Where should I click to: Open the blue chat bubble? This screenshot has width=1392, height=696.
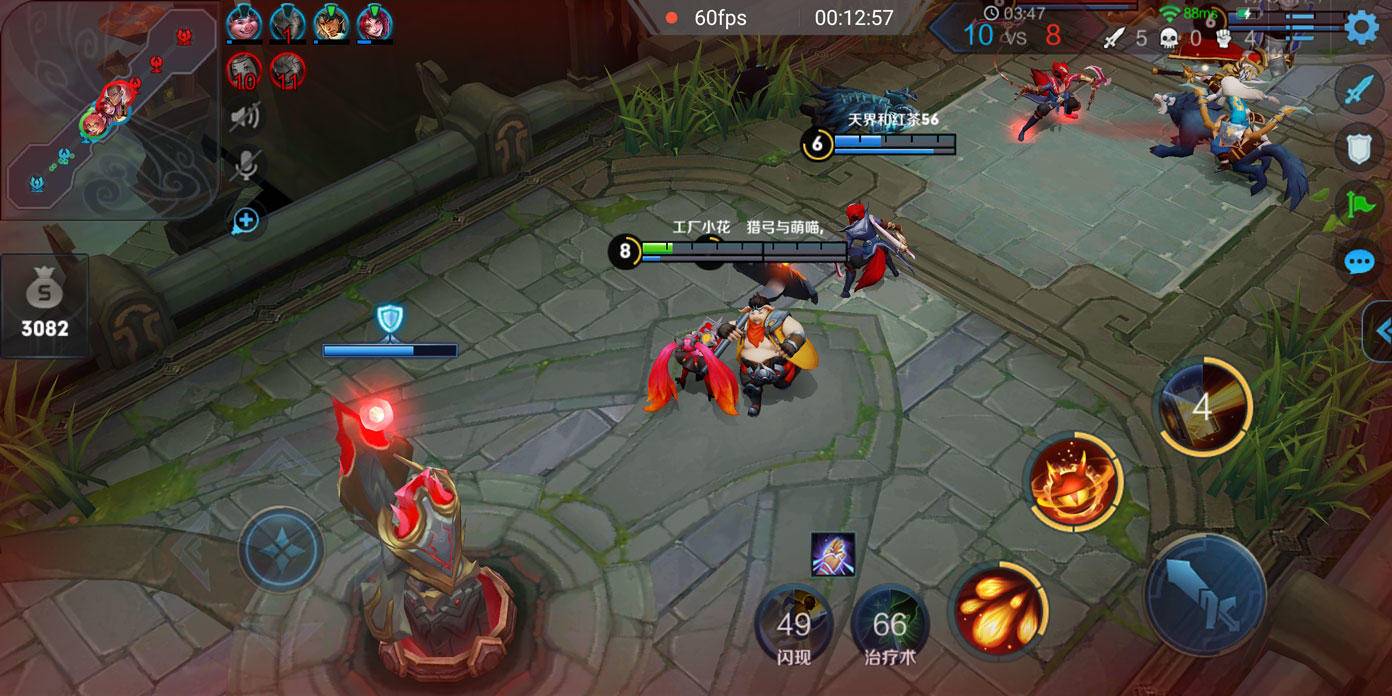tap(1358, 262)
